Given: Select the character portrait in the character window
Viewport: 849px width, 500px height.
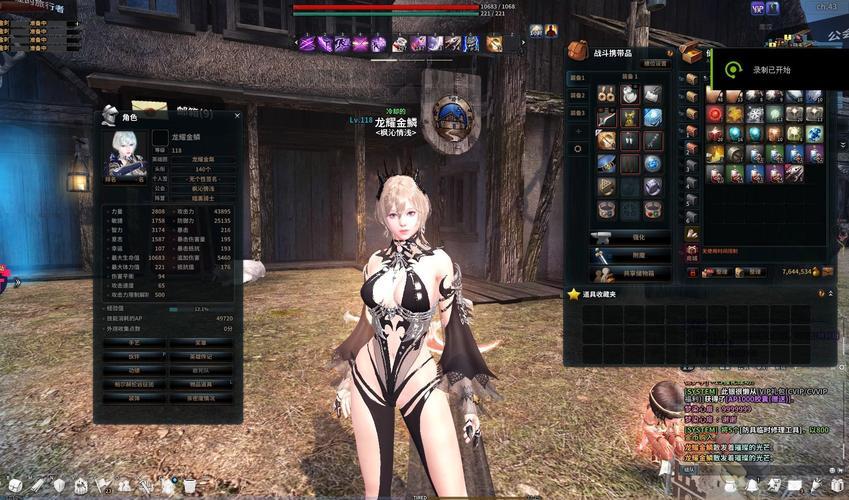Looking at the screenshot, I should coord(127,153).
